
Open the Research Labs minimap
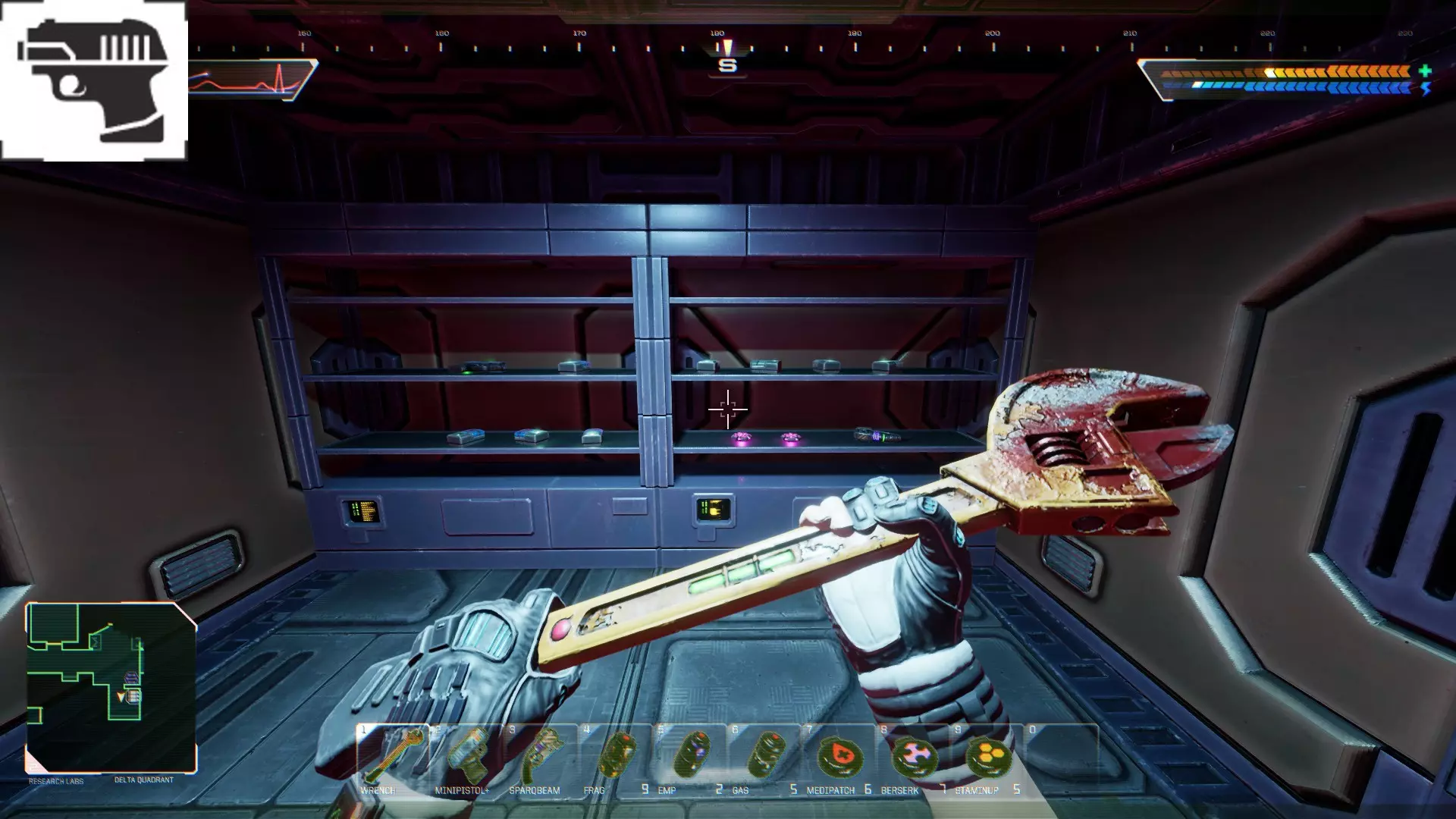(x=111, y=687)
